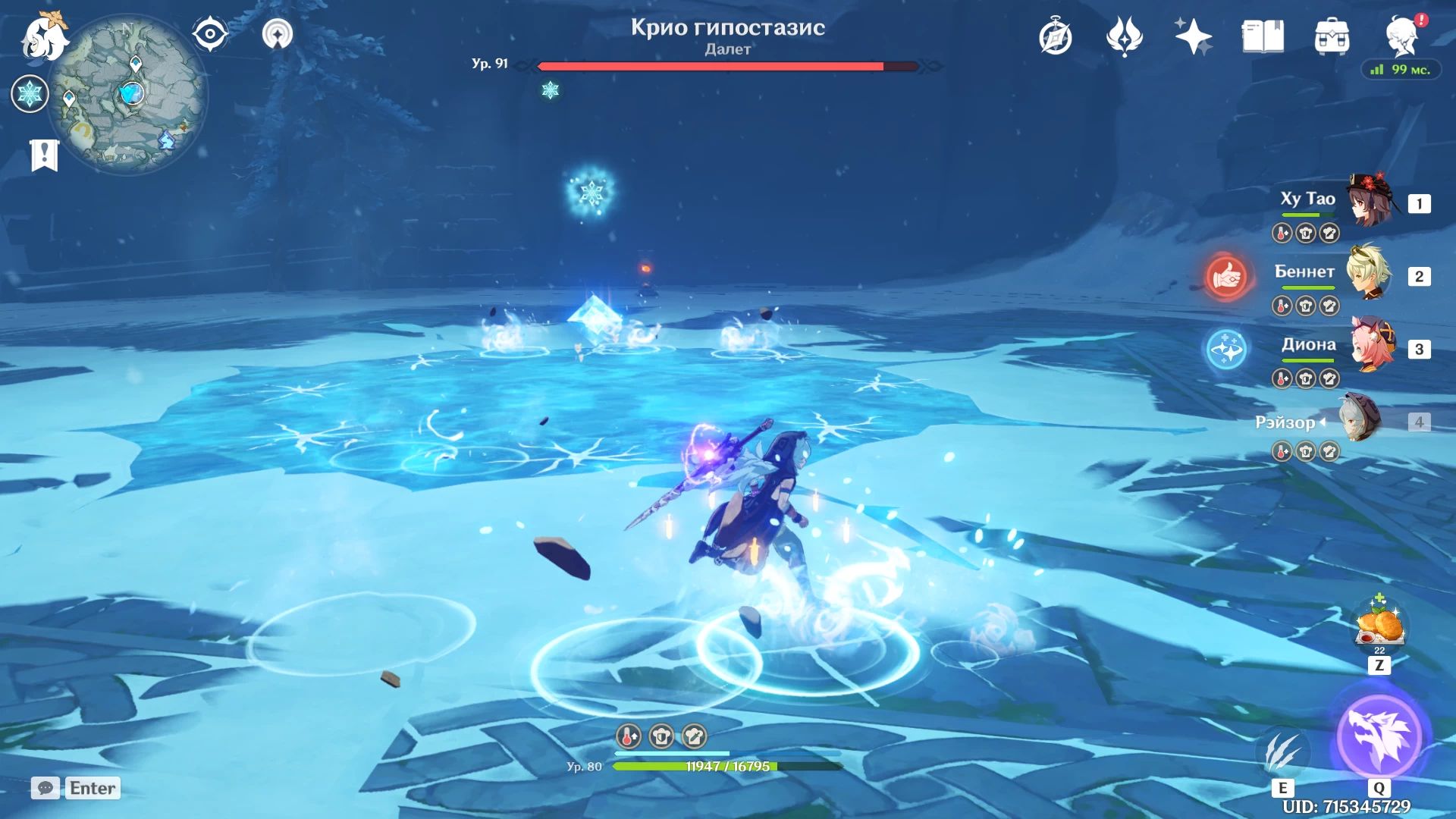Image resolution: width=1456 pixels, height=819 pixels.
Task: Use the food quick-slot item
Action: point(1379,626)
